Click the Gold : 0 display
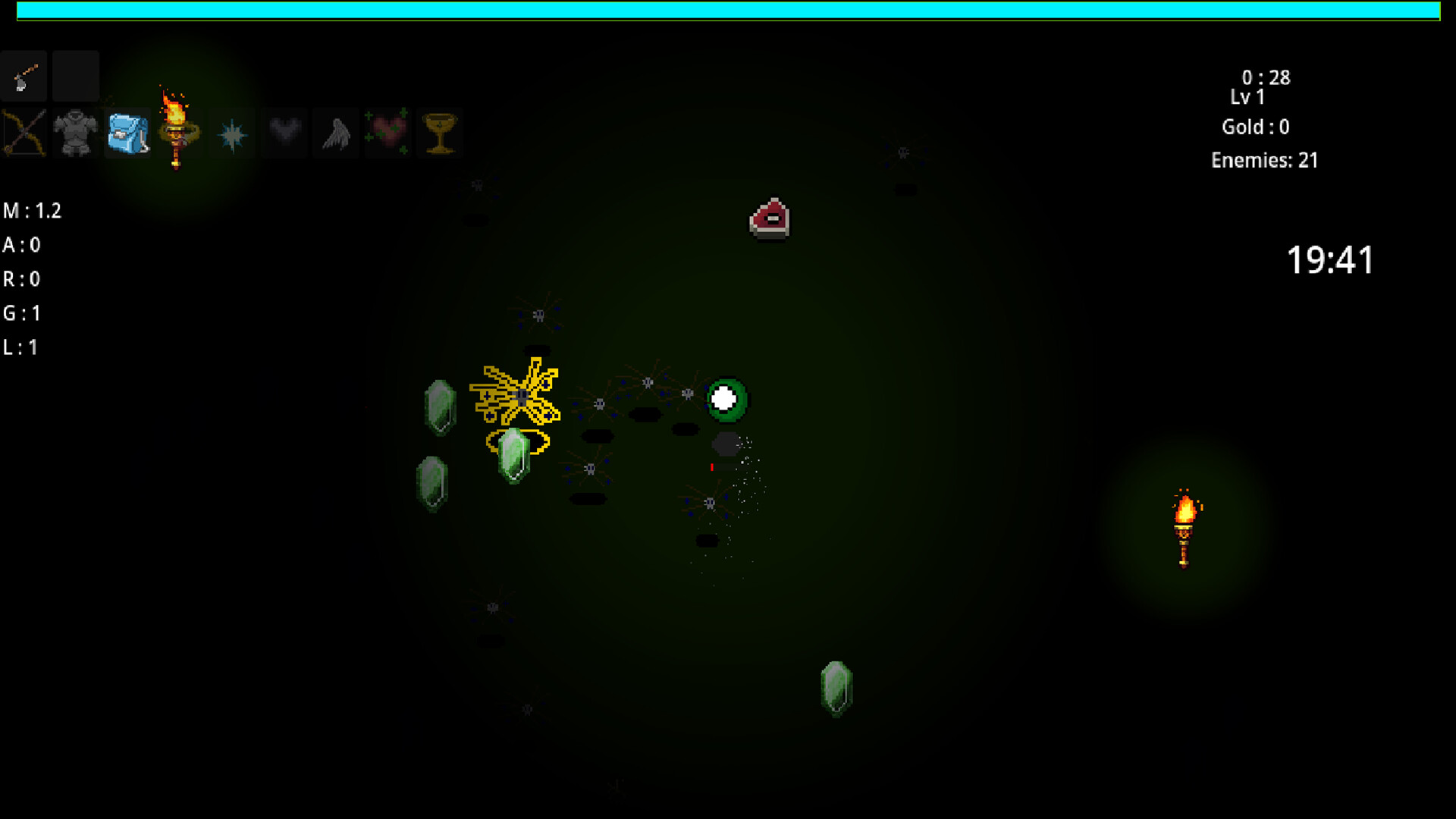The image size is (1456, 819). (x=1256, y=127)
